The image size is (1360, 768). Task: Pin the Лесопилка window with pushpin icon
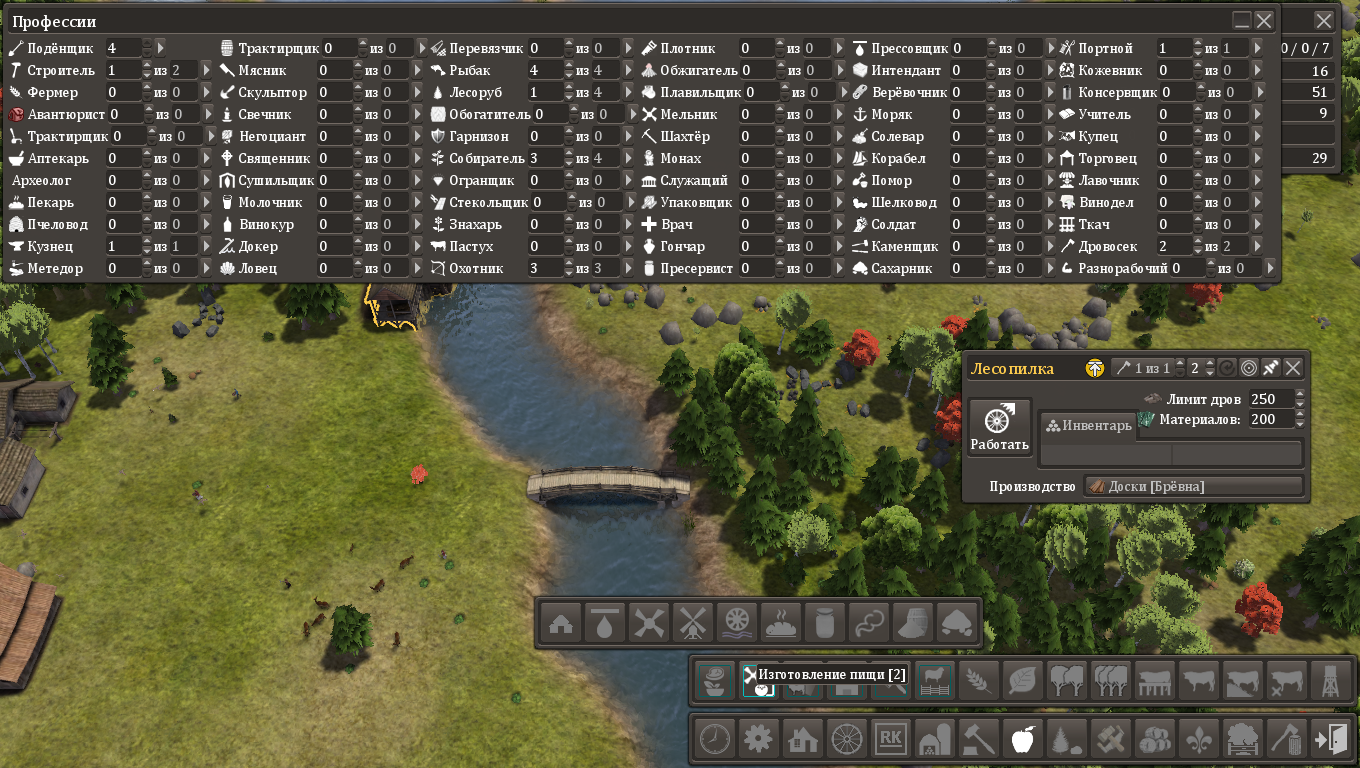(x=1271, y=368)
